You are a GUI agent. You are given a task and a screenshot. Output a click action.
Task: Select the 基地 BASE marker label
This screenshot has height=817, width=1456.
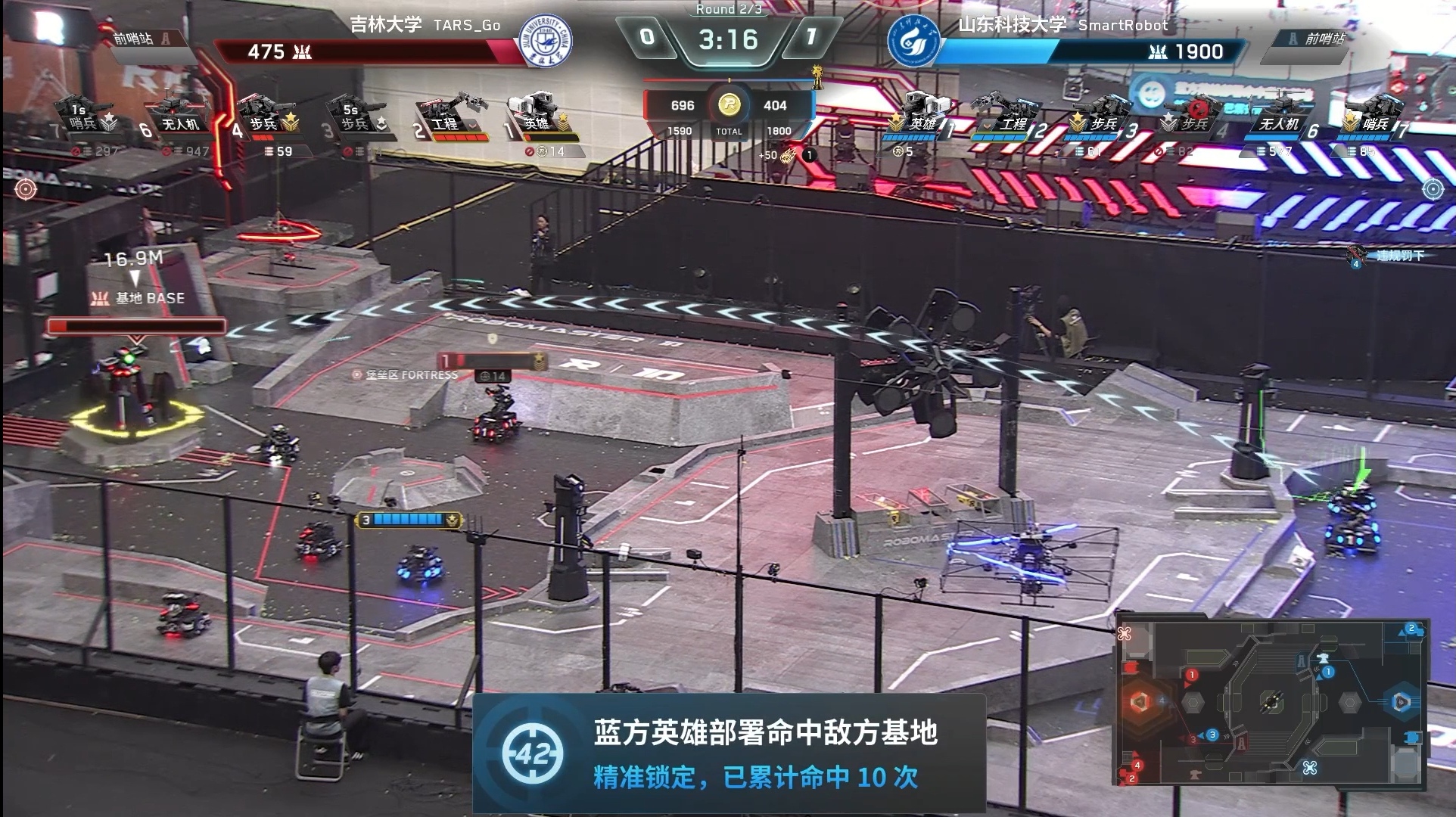tap(139, 298)
